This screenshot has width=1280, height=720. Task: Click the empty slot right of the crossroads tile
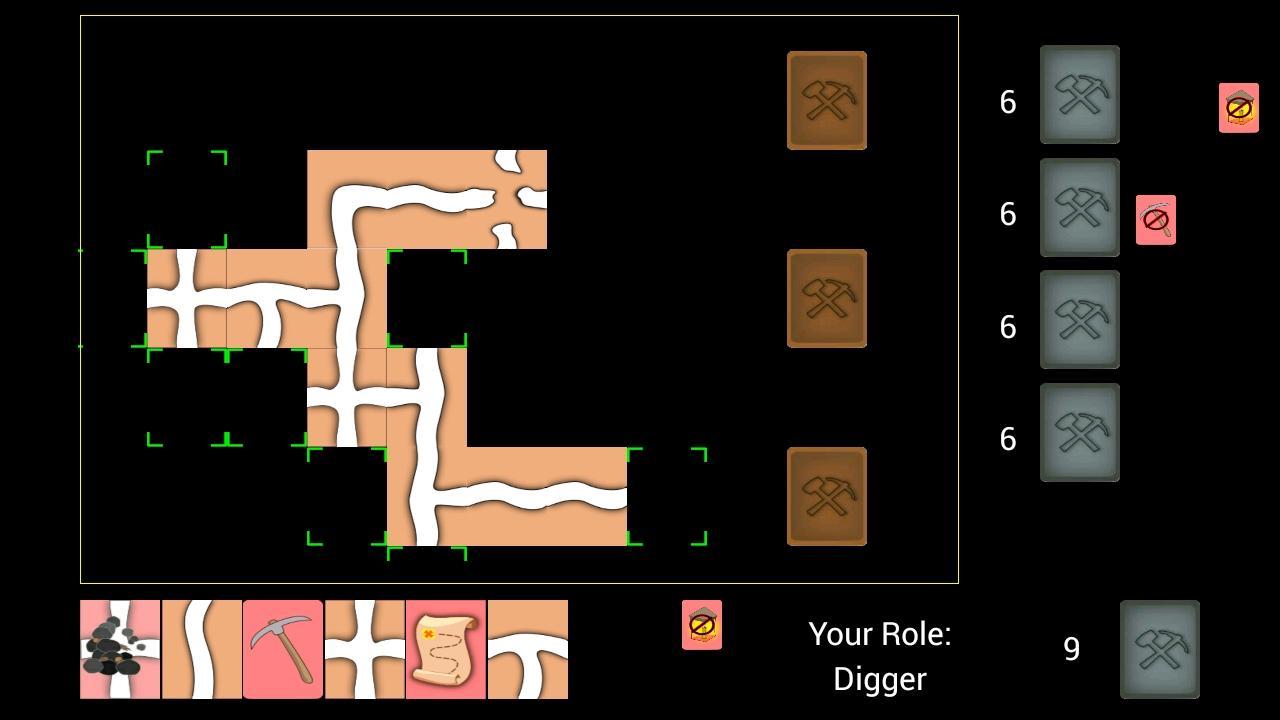click(427, 297)
